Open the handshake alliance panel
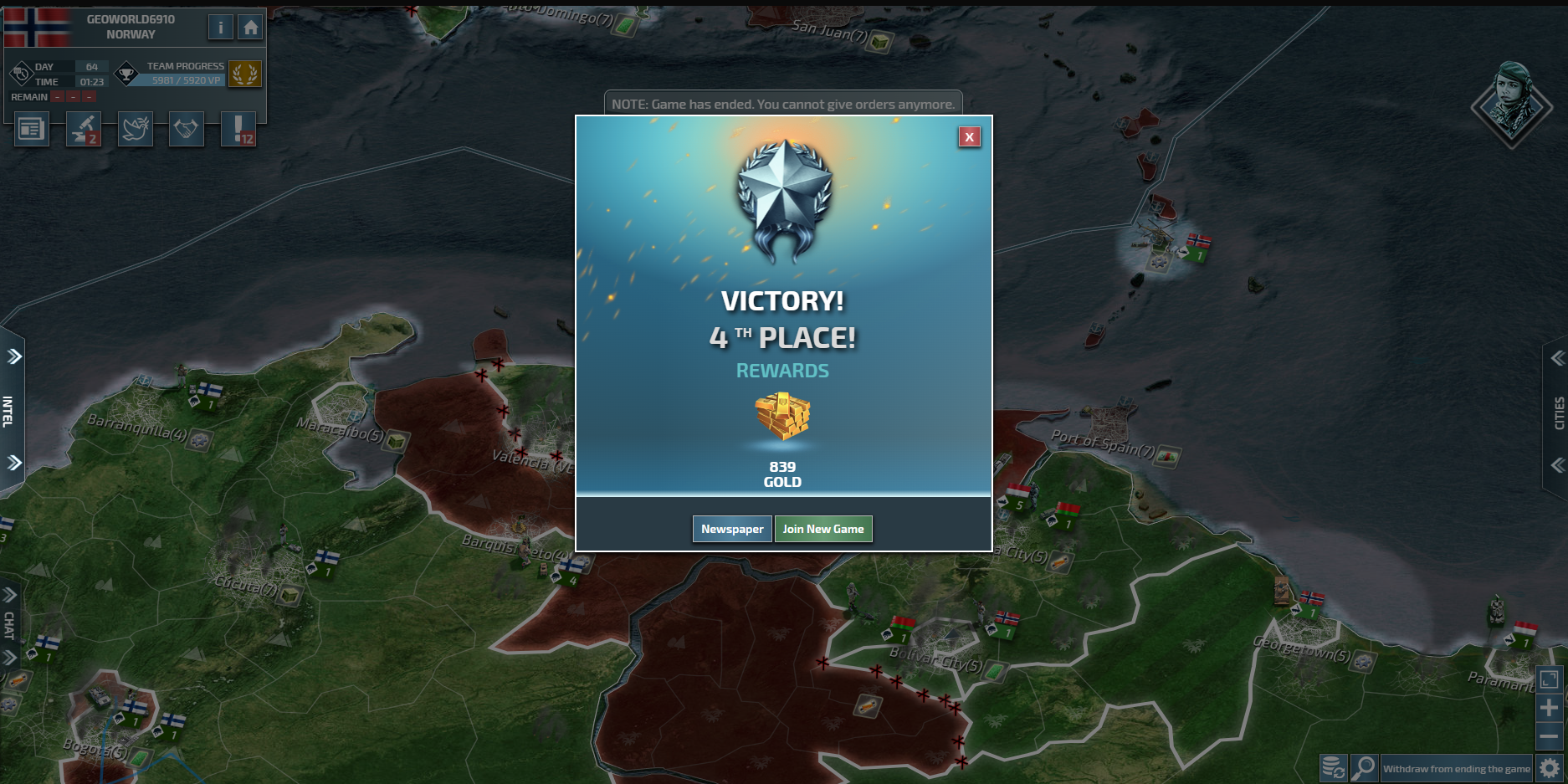The width and height of the screenshot is (1568, 784). [x=187, y=130]
